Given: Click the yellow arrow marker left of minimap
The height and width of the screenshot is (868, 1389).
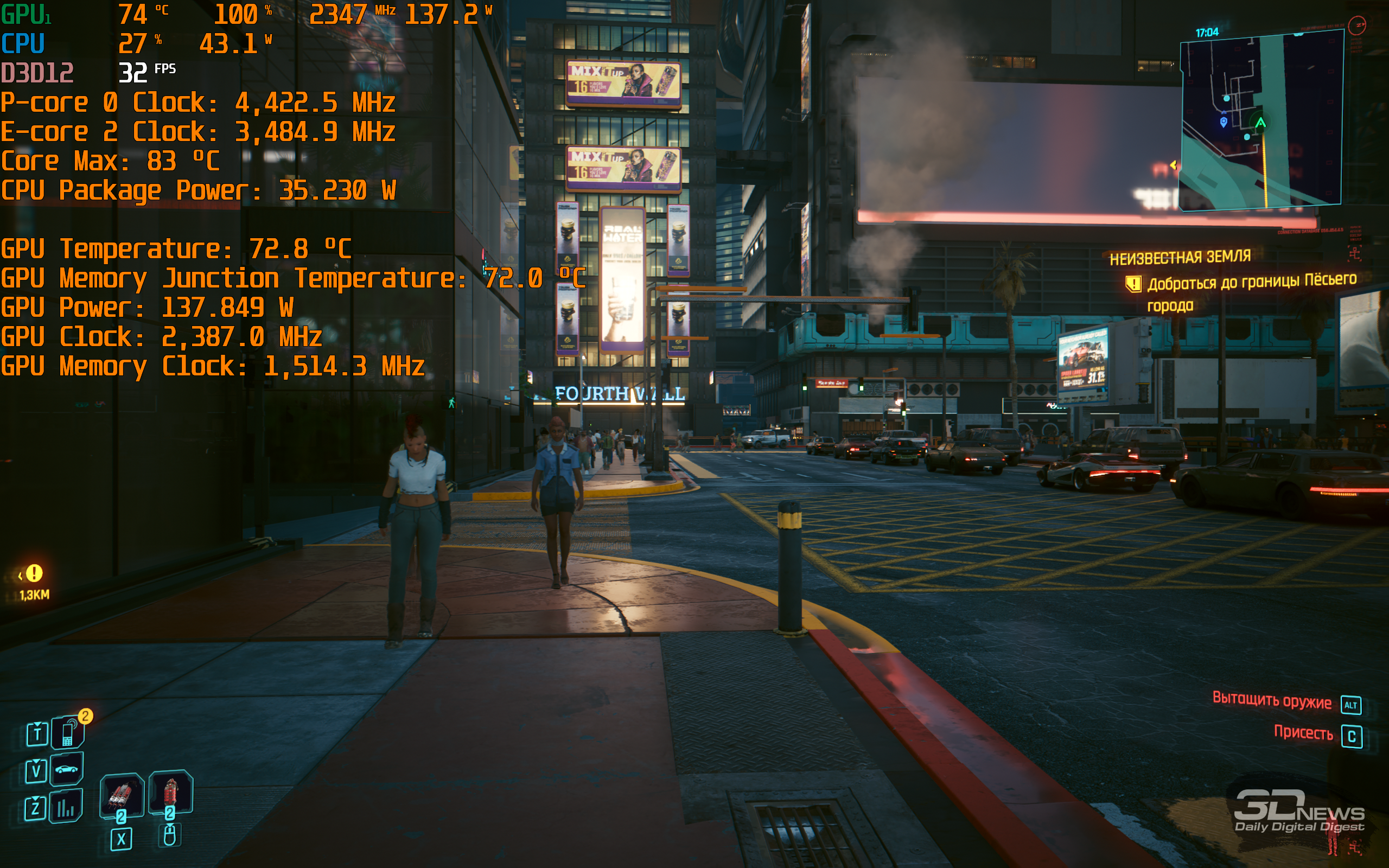Looking at the screenshot, I should coord(1173,165).
